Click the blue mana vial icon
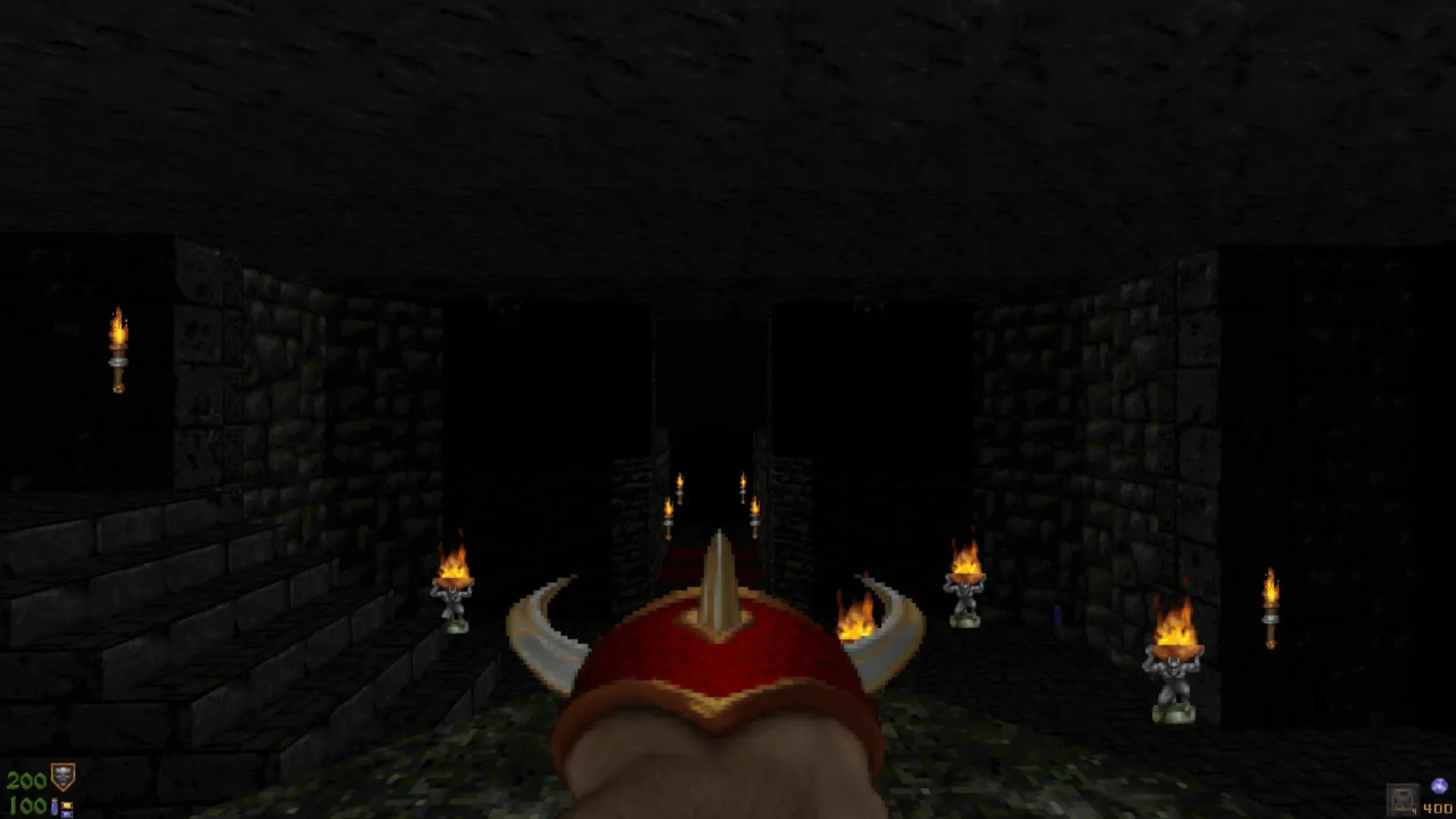This screenshot has height=819, width=1456. point(55,807)
